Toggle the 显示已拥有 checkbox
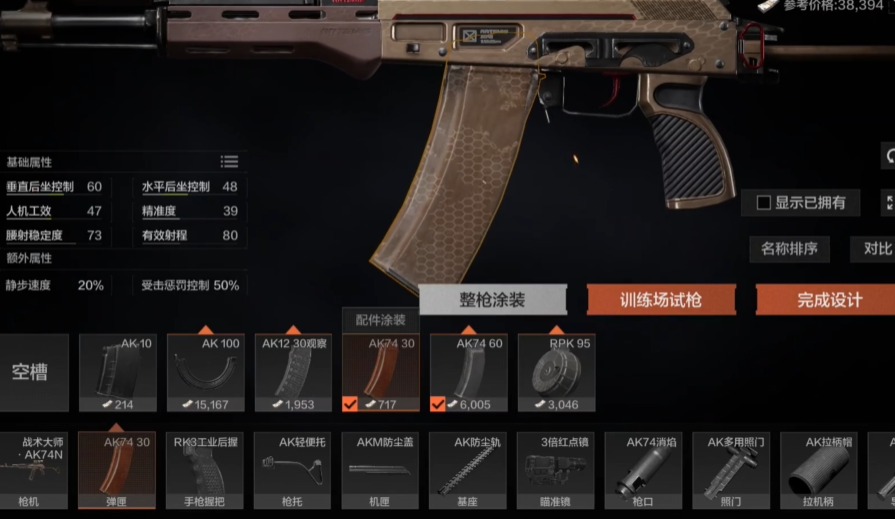This screenshot has height=519, width=895. 764,203
